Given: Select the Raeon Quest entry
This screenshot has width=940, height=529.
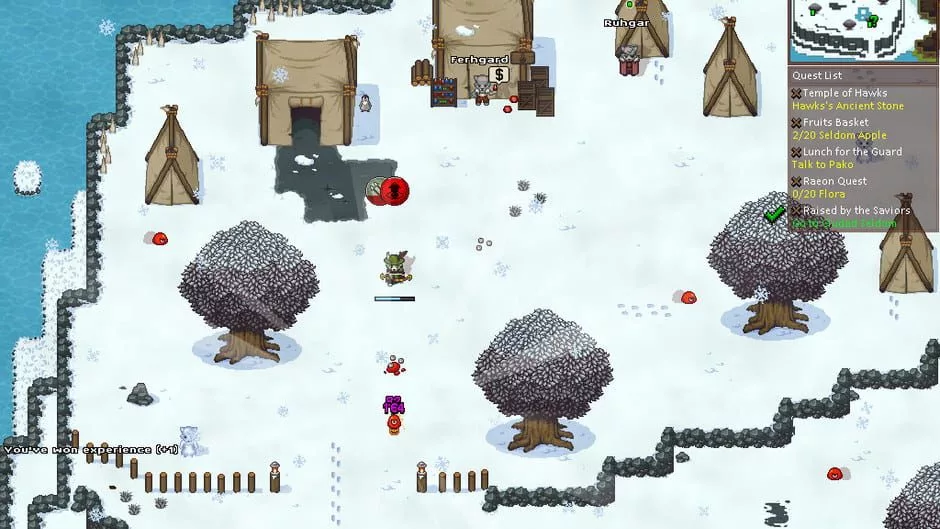Looking at the screenshot, I should point(836,181).
